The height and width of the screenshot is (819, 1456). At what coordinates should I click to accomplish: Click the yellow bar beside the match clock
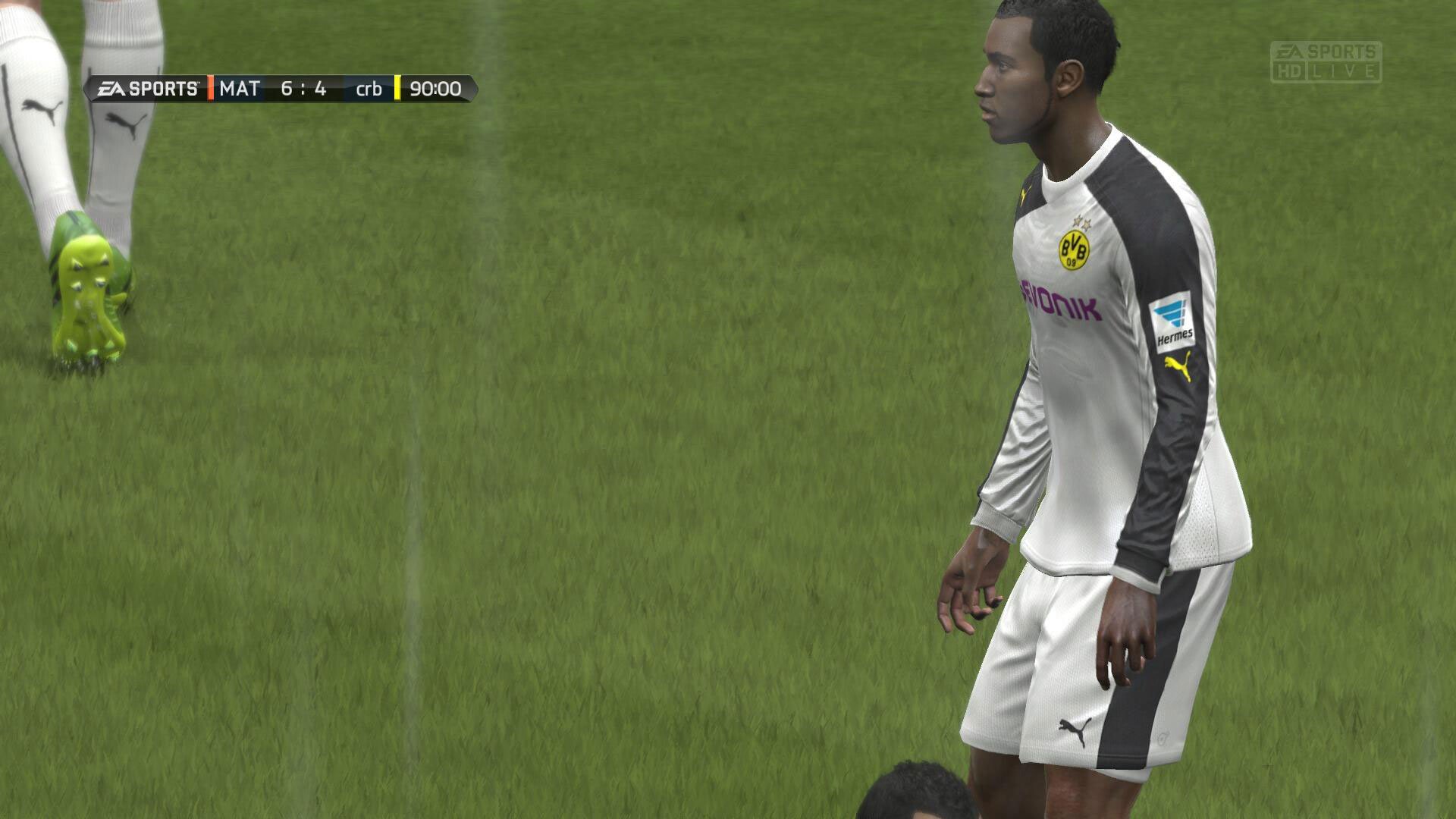click(397, 89)
